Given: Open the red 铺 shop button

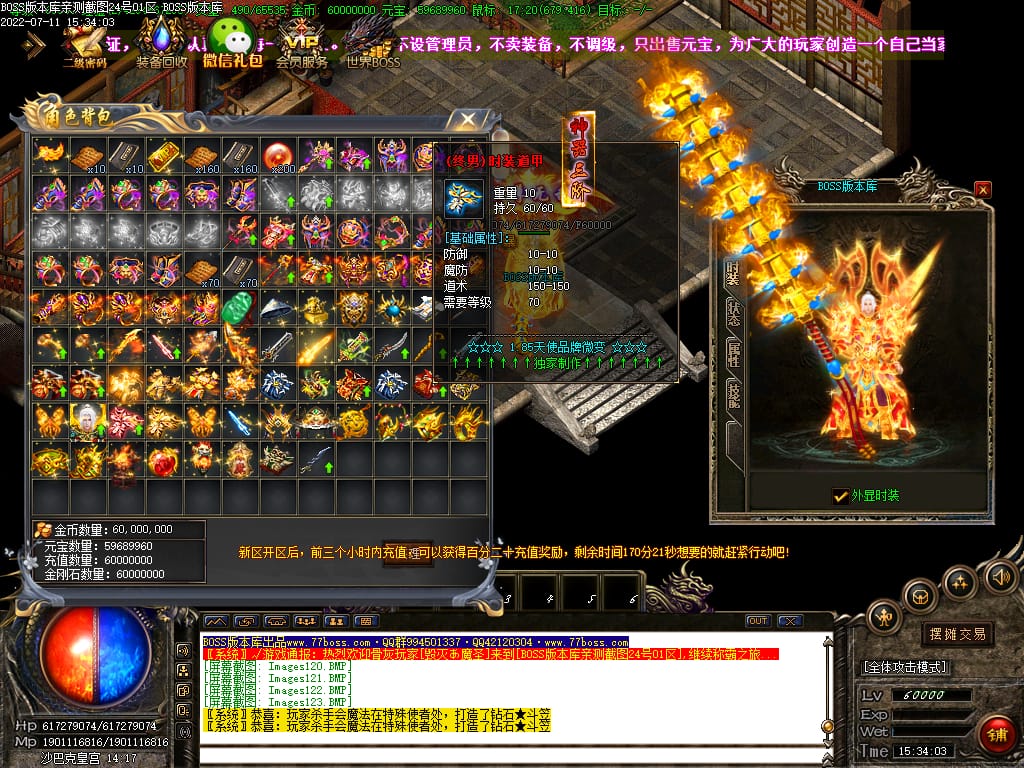Looking at the screenshot, I should [996, 735].
